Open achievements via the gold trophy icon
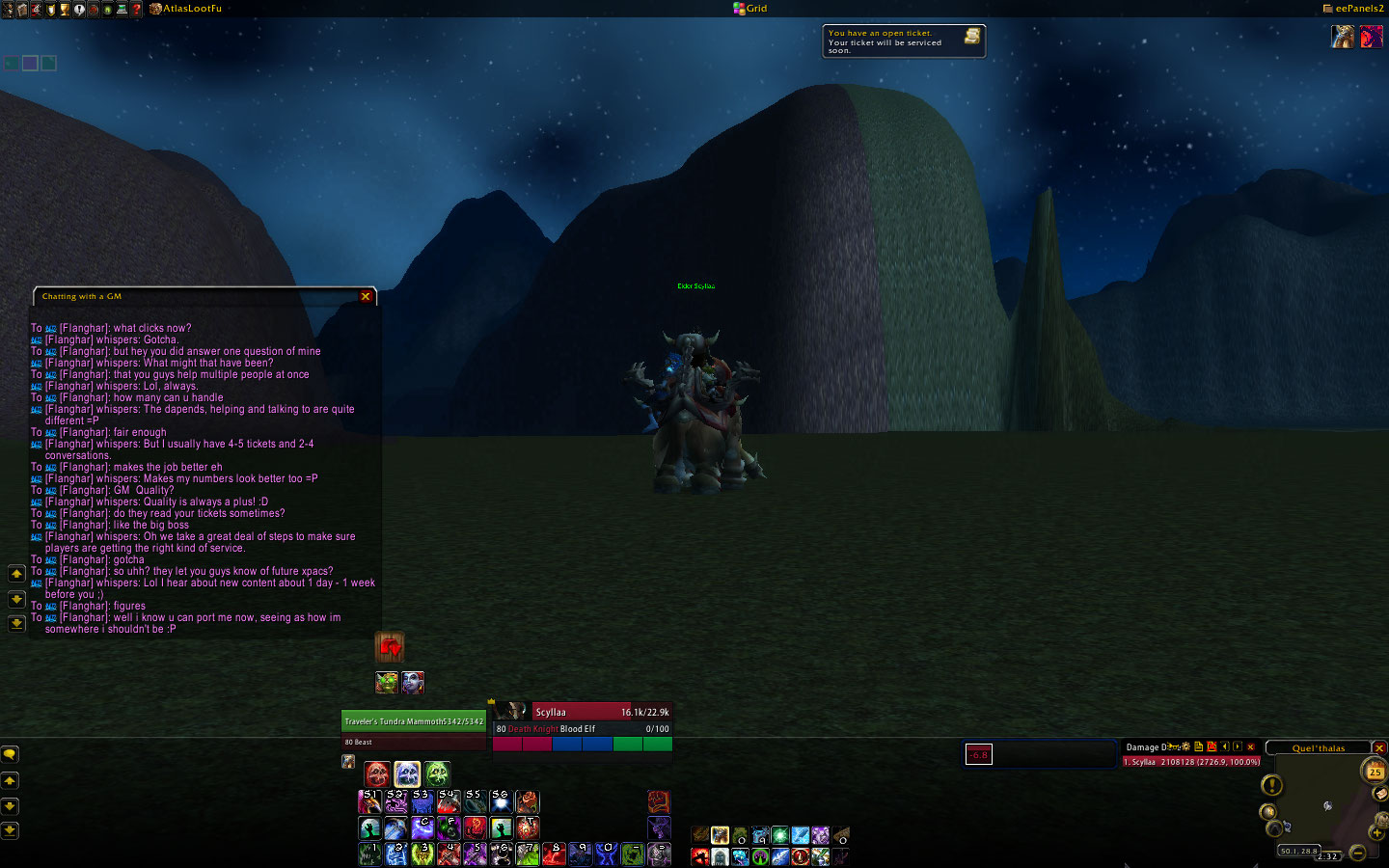This screenshot has width=1389, height=868. tap(65, 9)
